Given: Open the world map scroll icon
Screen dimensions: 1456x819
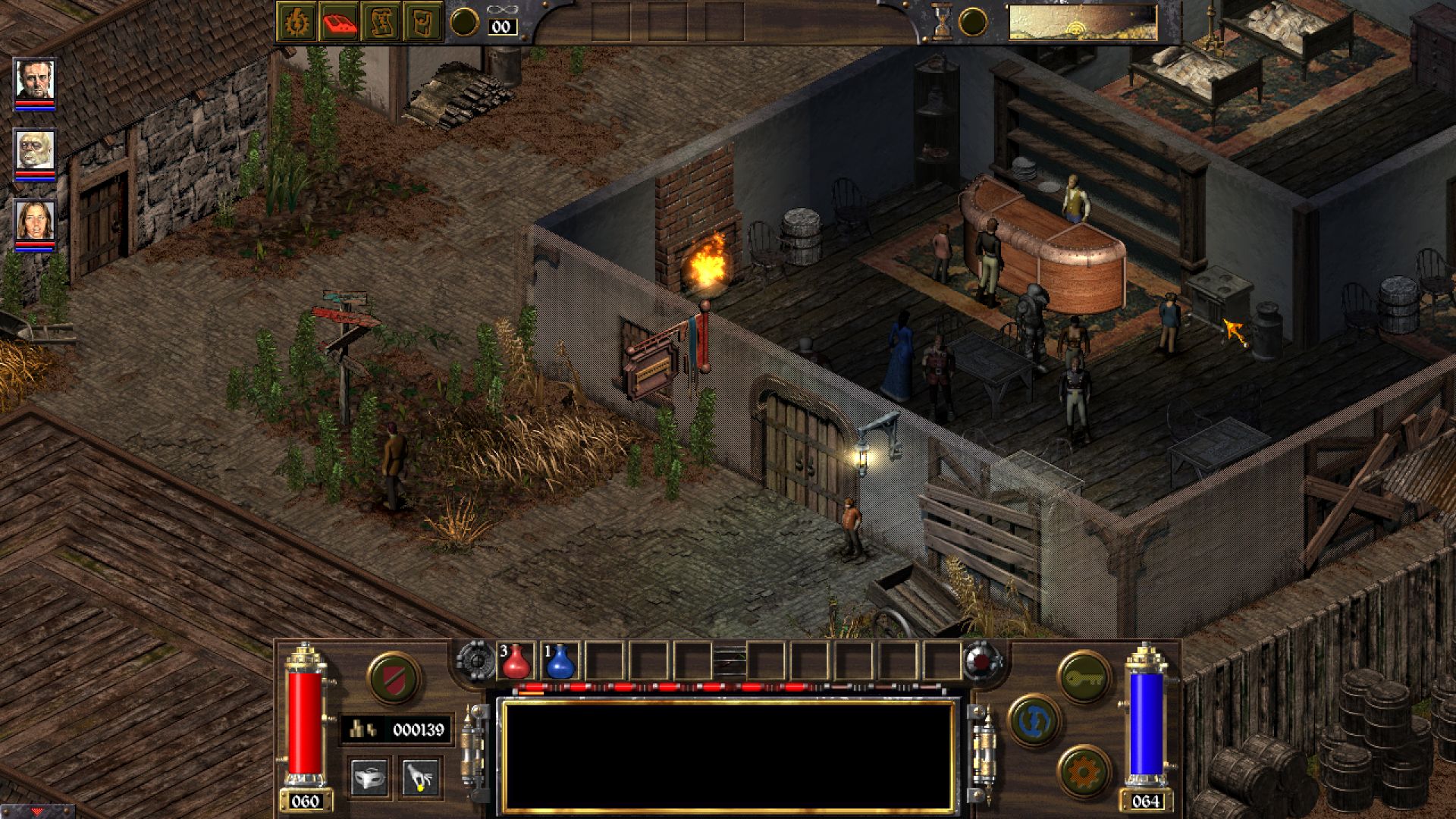Looking at the screenshot, I should (x=381, y=23).
